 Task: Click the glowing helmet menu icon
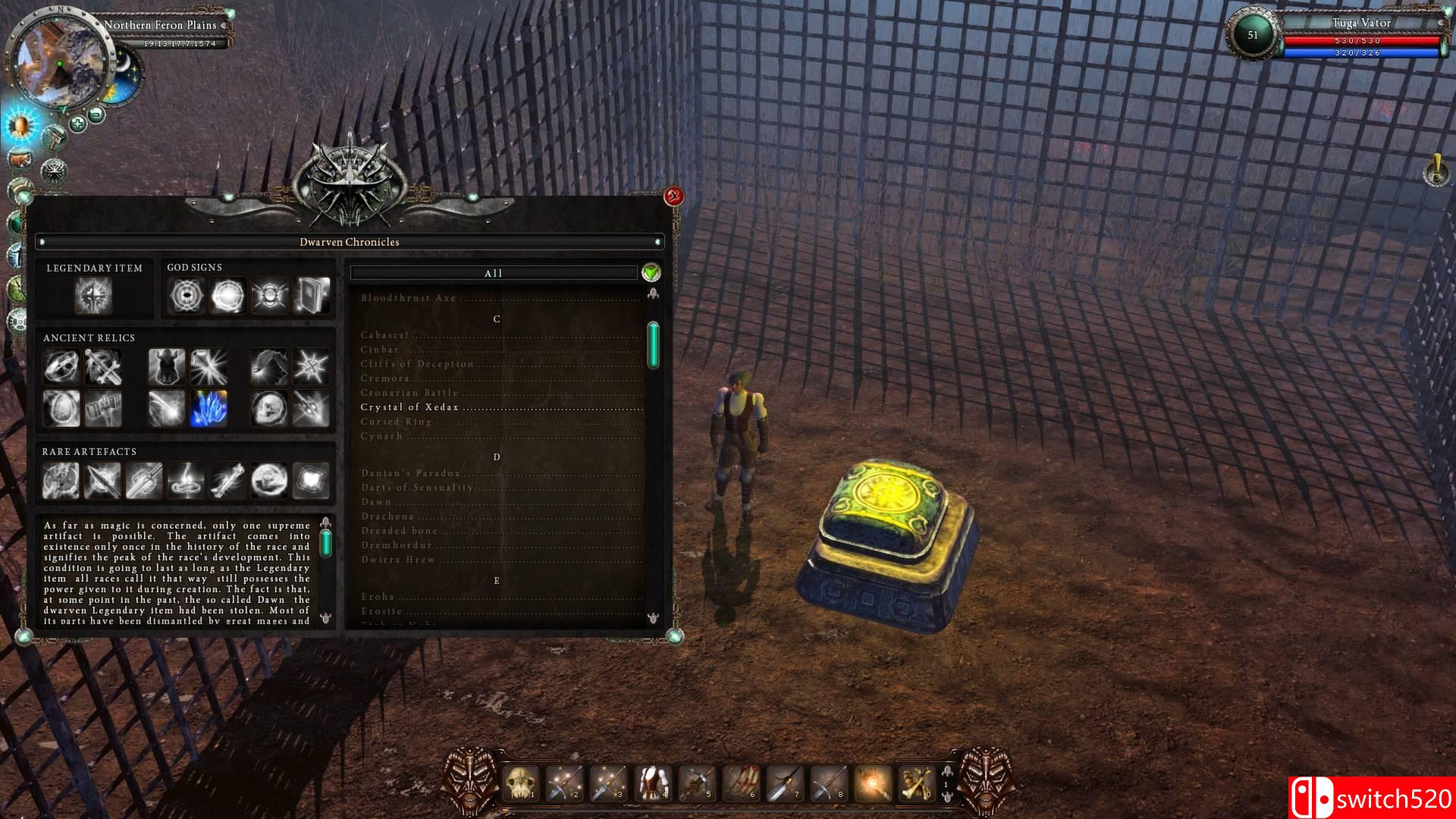[20, 124]
